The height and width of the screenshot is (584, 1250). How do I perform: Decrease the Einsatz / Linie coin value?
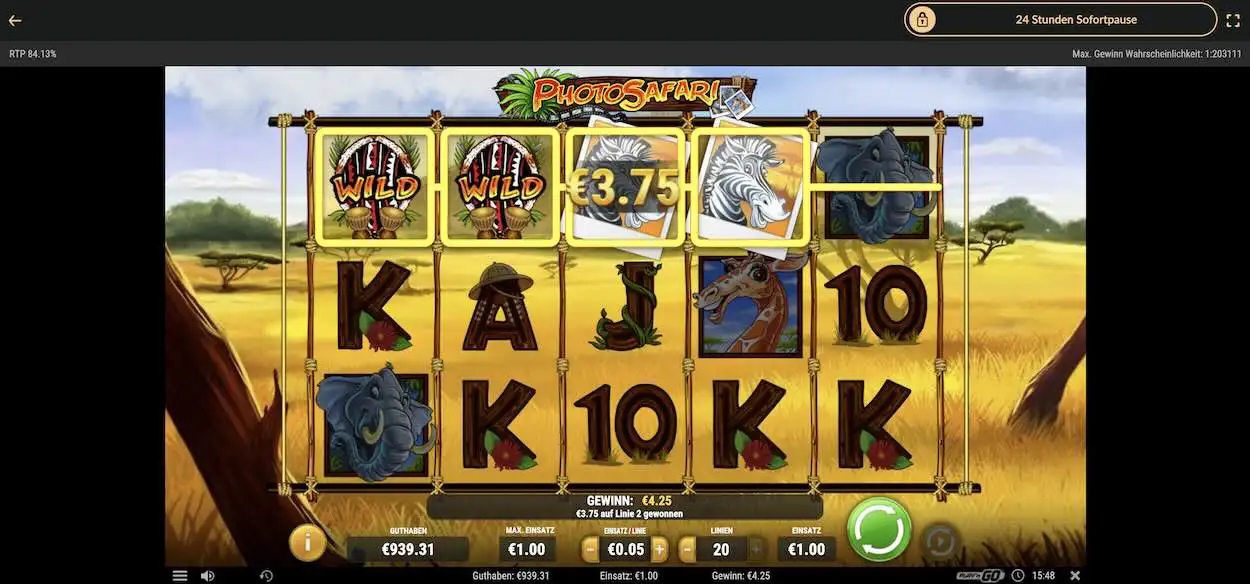590,549
